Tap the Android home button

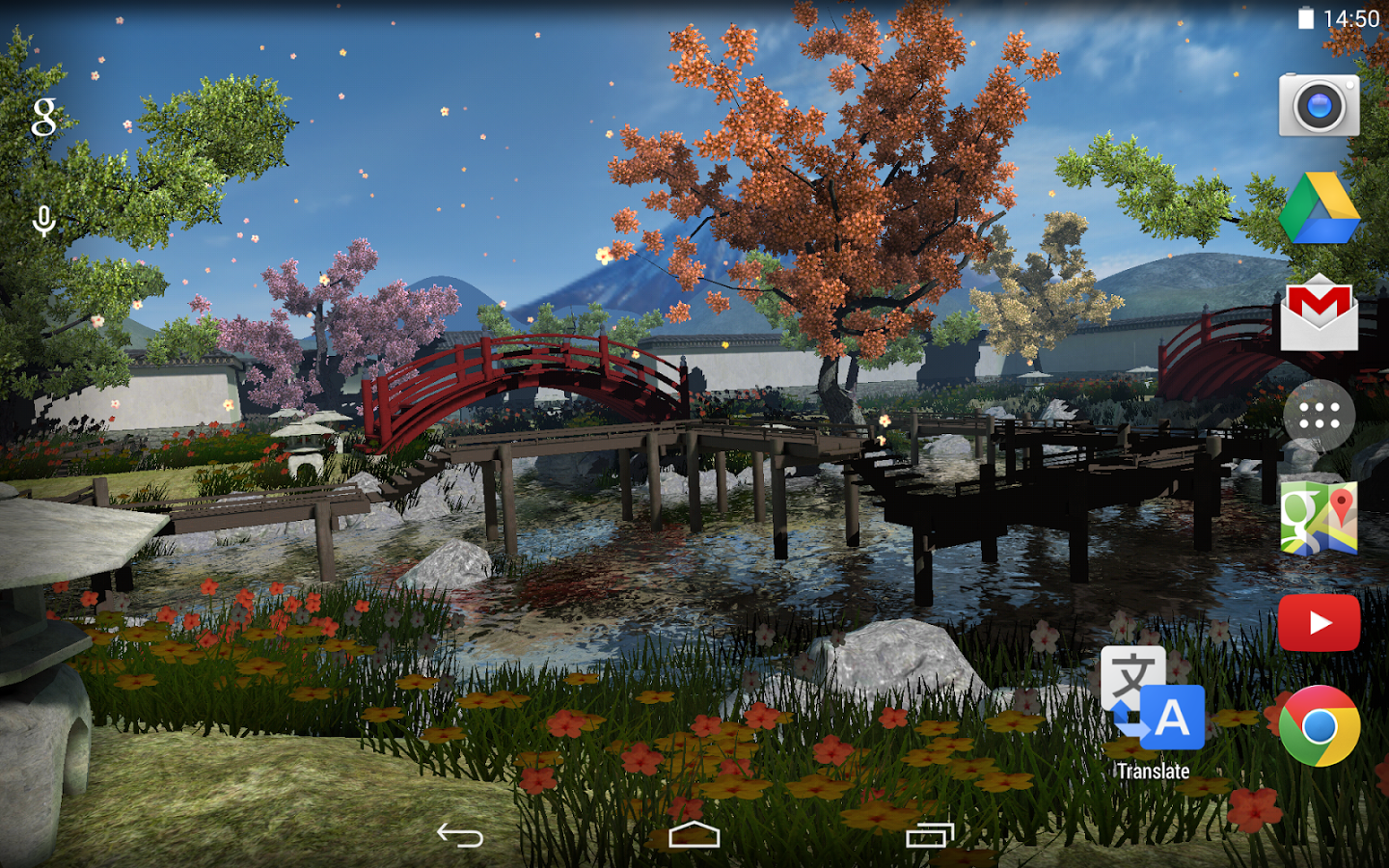[694, 834]
